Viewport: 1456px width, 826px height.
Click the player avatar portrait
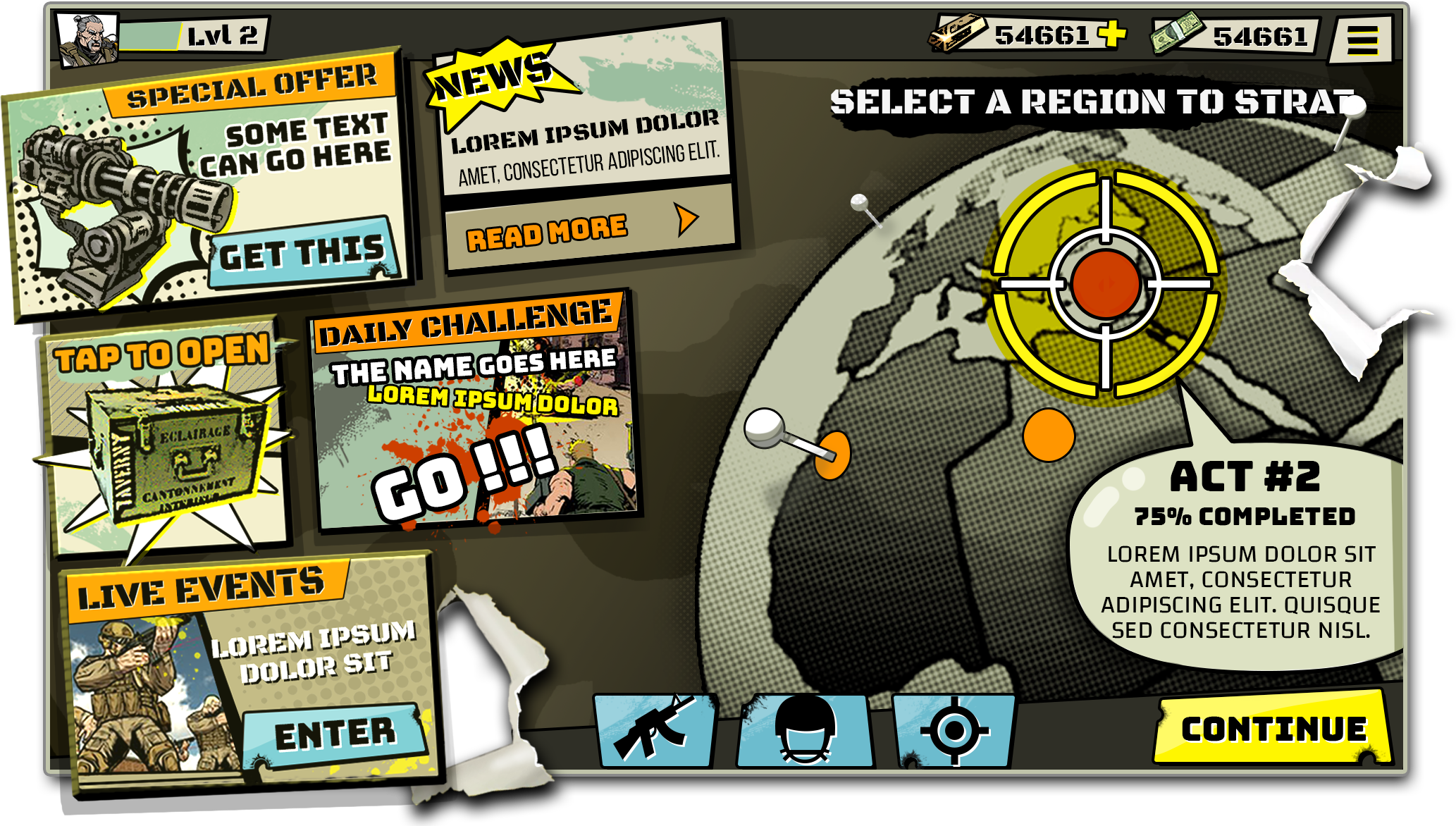(90, 39)
